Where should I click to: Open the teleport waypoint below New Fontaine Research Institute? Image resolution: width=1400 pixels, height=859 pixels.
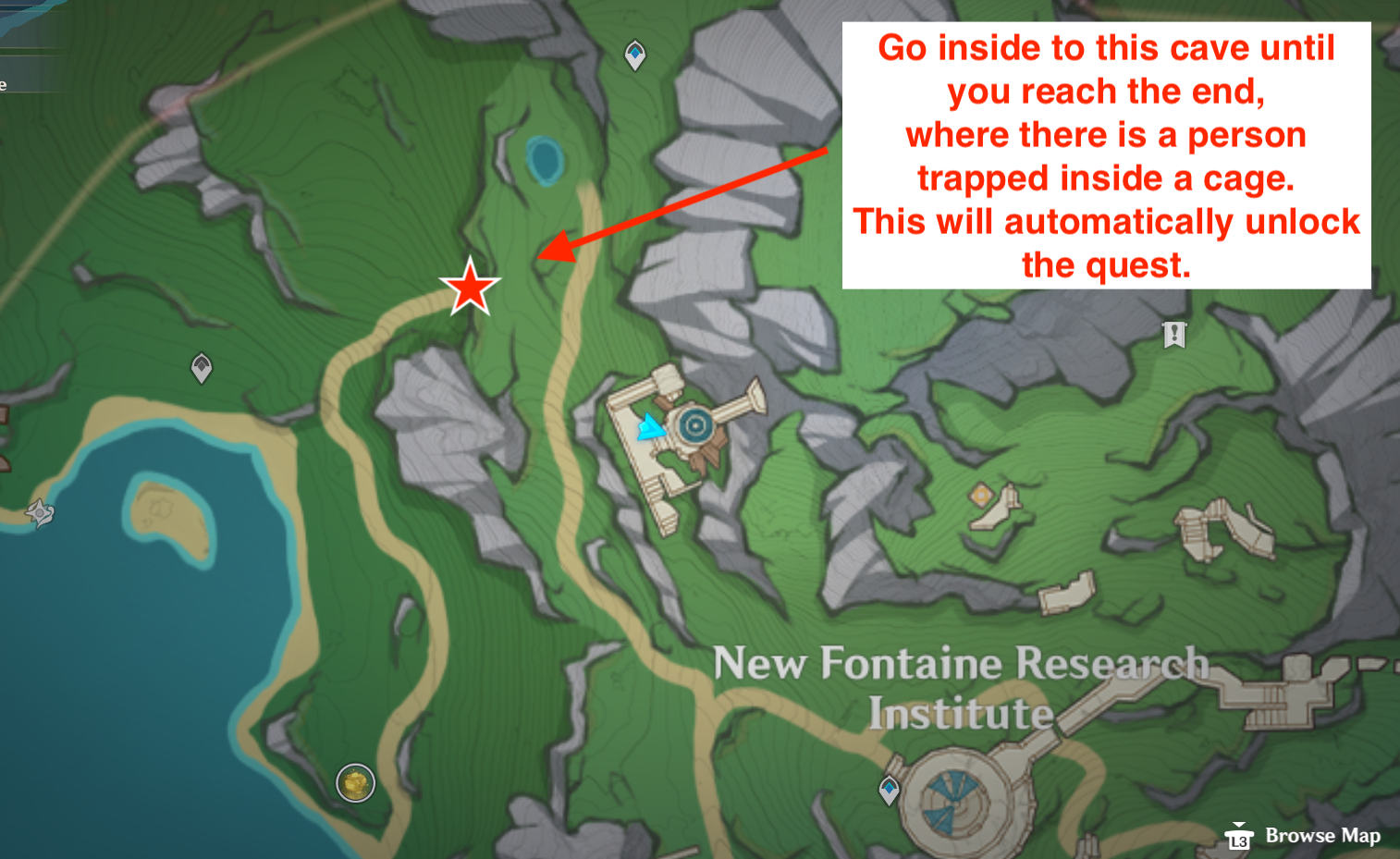(x=888, y=789)
